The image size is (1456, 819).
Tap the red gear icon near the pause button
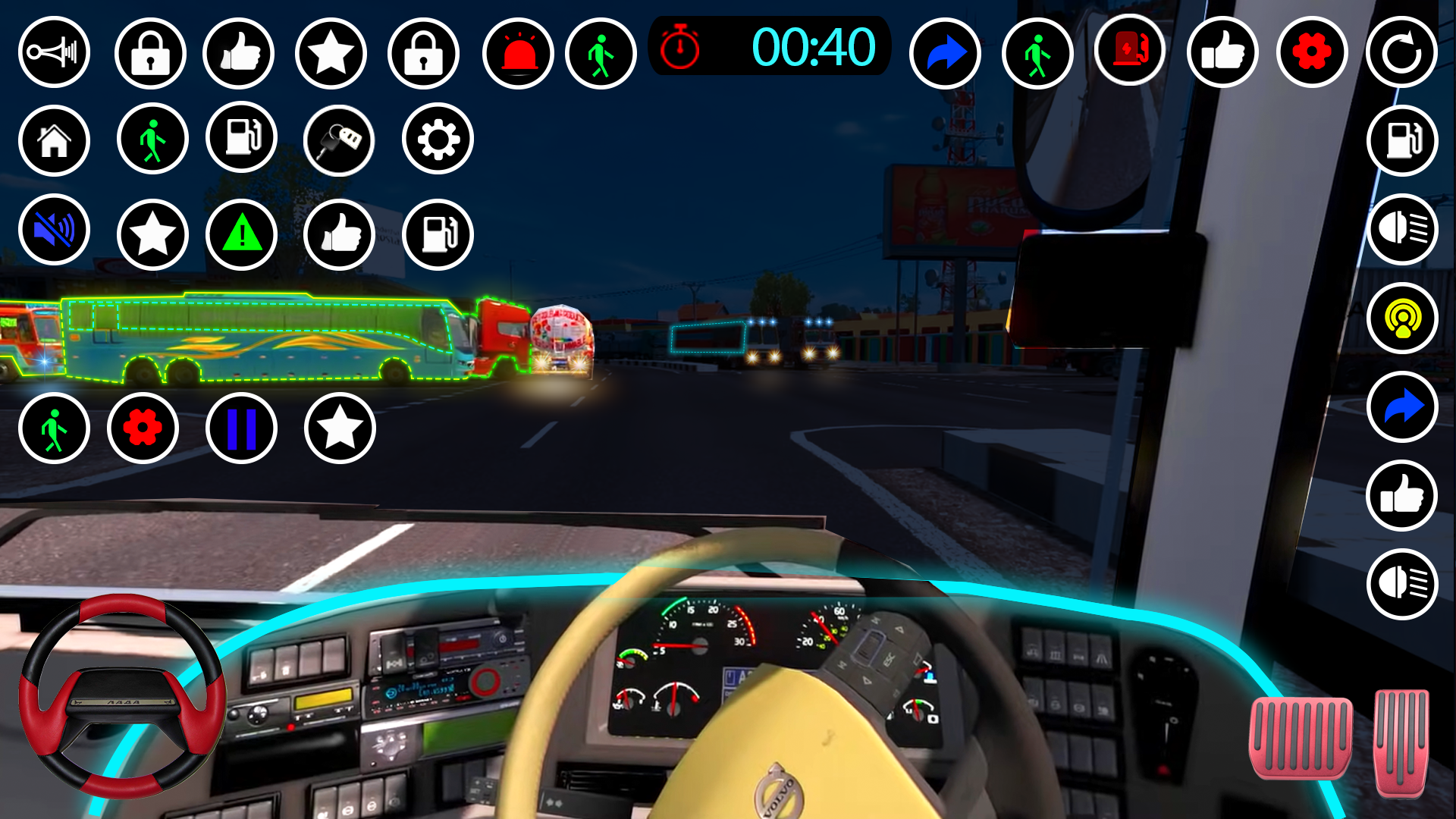[x=143, y=428]
